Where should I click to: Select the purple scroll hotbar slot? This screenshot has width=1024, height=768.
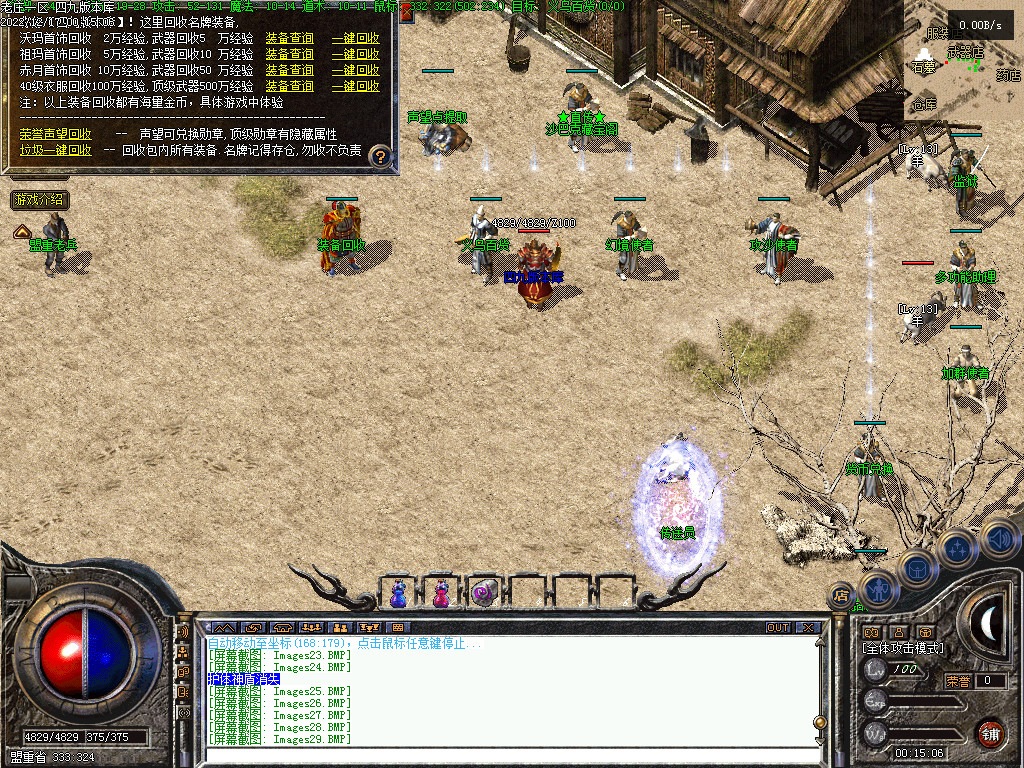484,593
